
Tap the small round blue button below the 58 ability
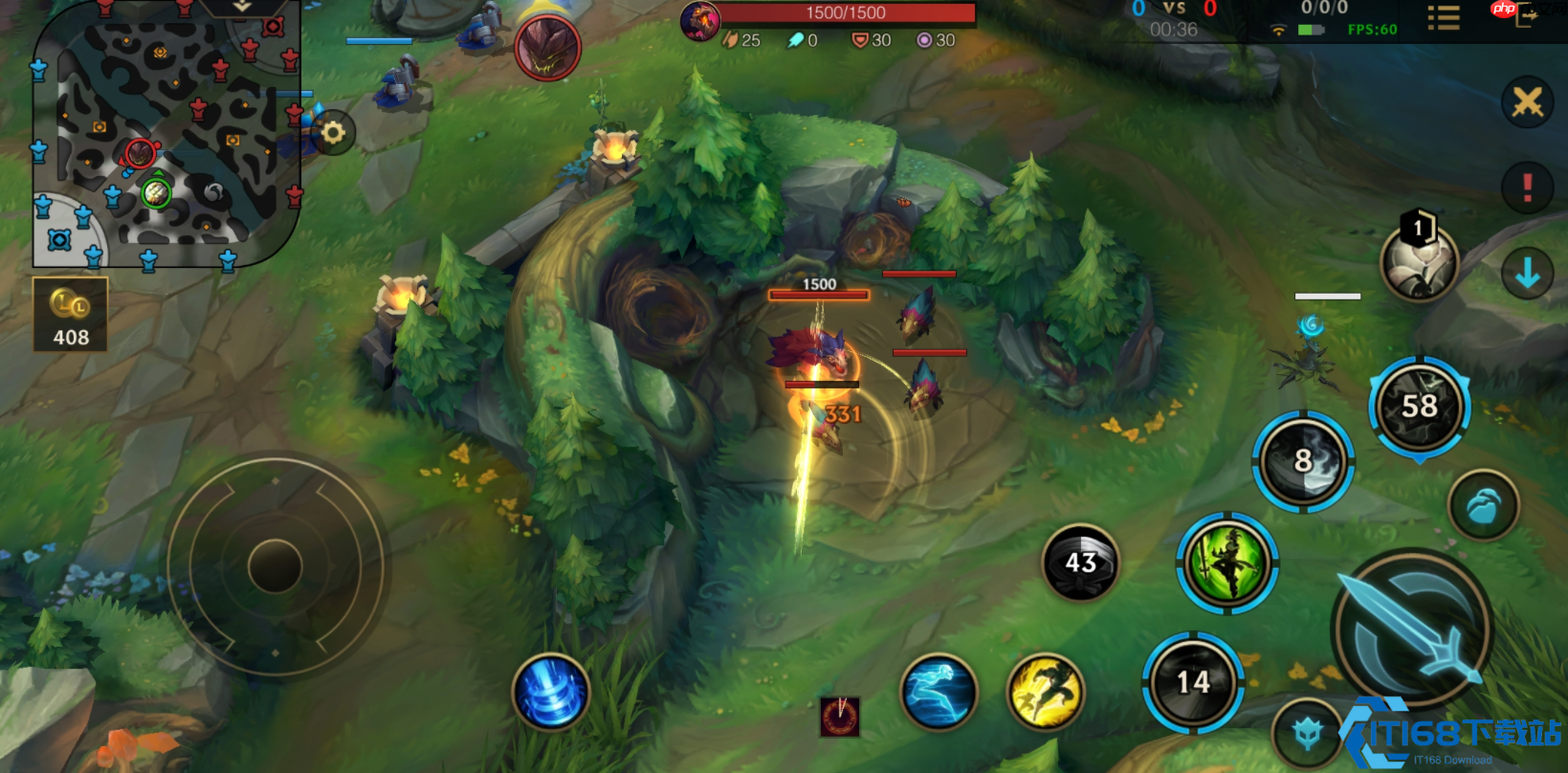point(1483,505)
